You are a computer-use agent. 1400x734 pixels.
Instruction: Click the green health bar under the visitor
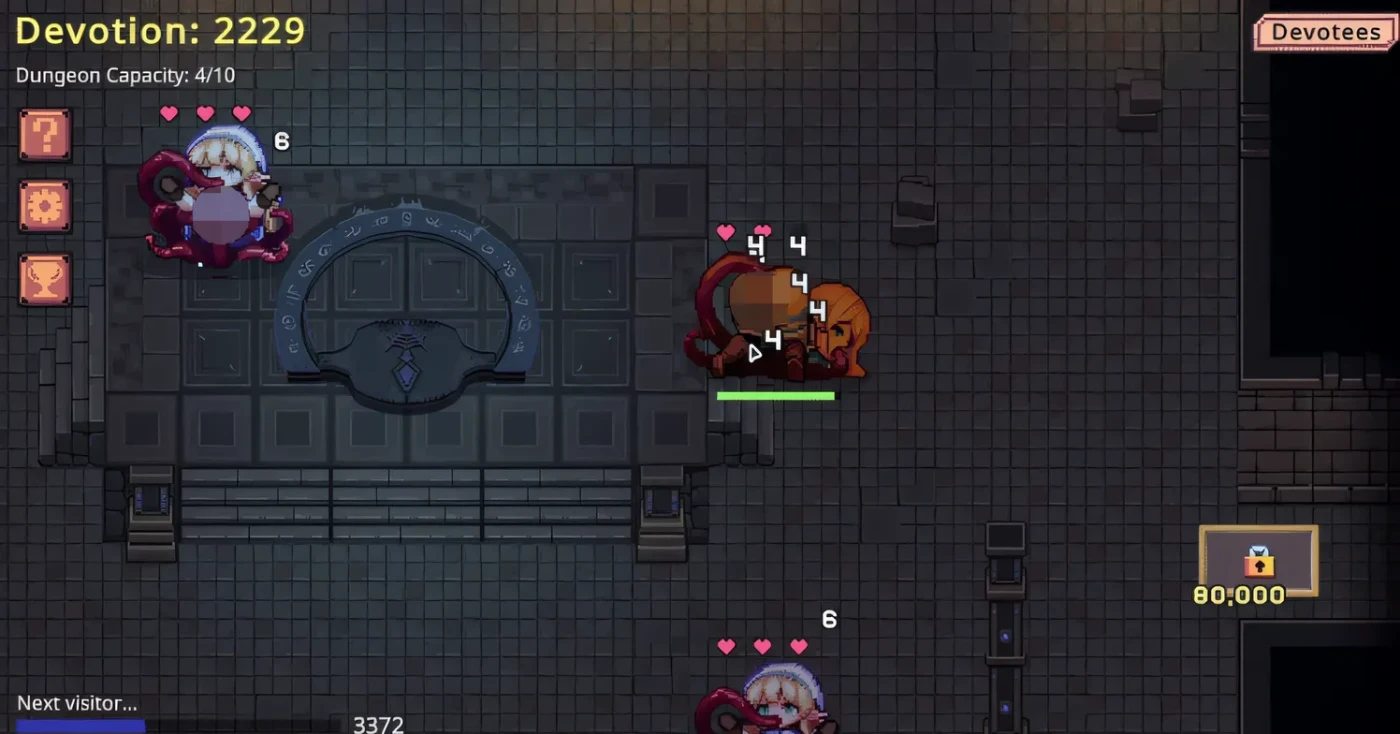point(776,396)
